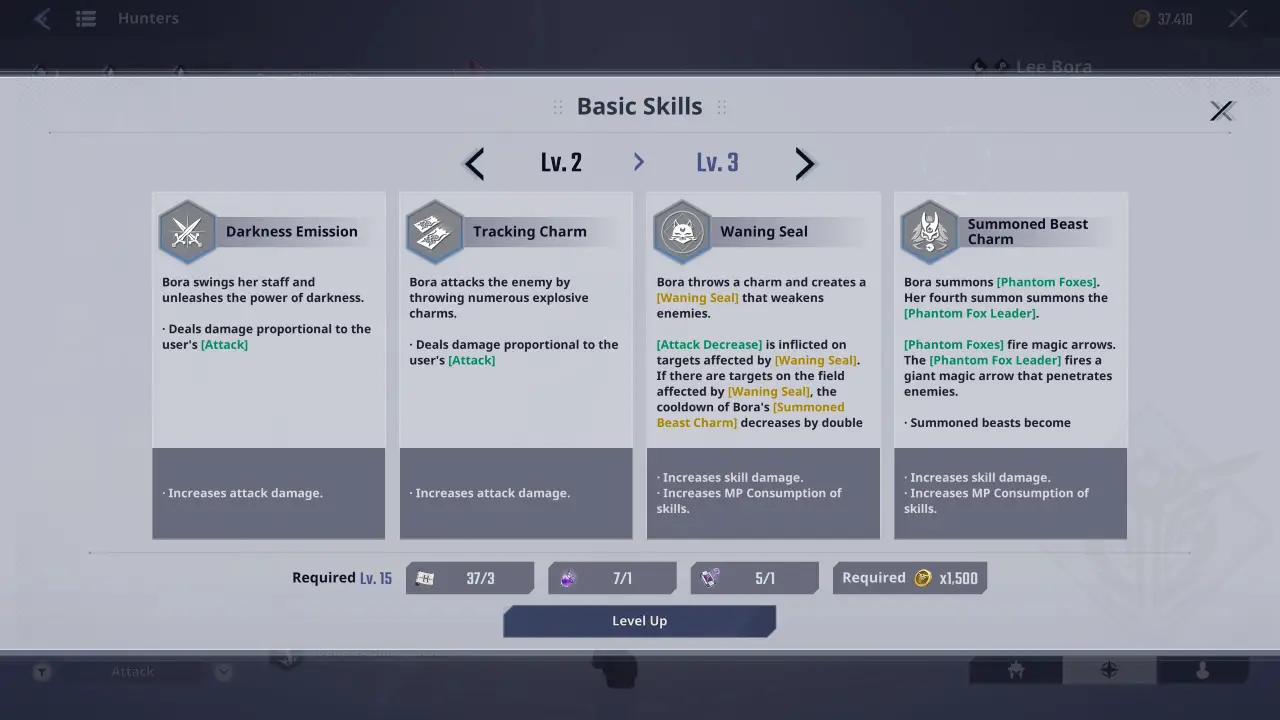Select the Darkness Emission skill icon
Viewport: 1280px width, 720px height.
(187, 231)
